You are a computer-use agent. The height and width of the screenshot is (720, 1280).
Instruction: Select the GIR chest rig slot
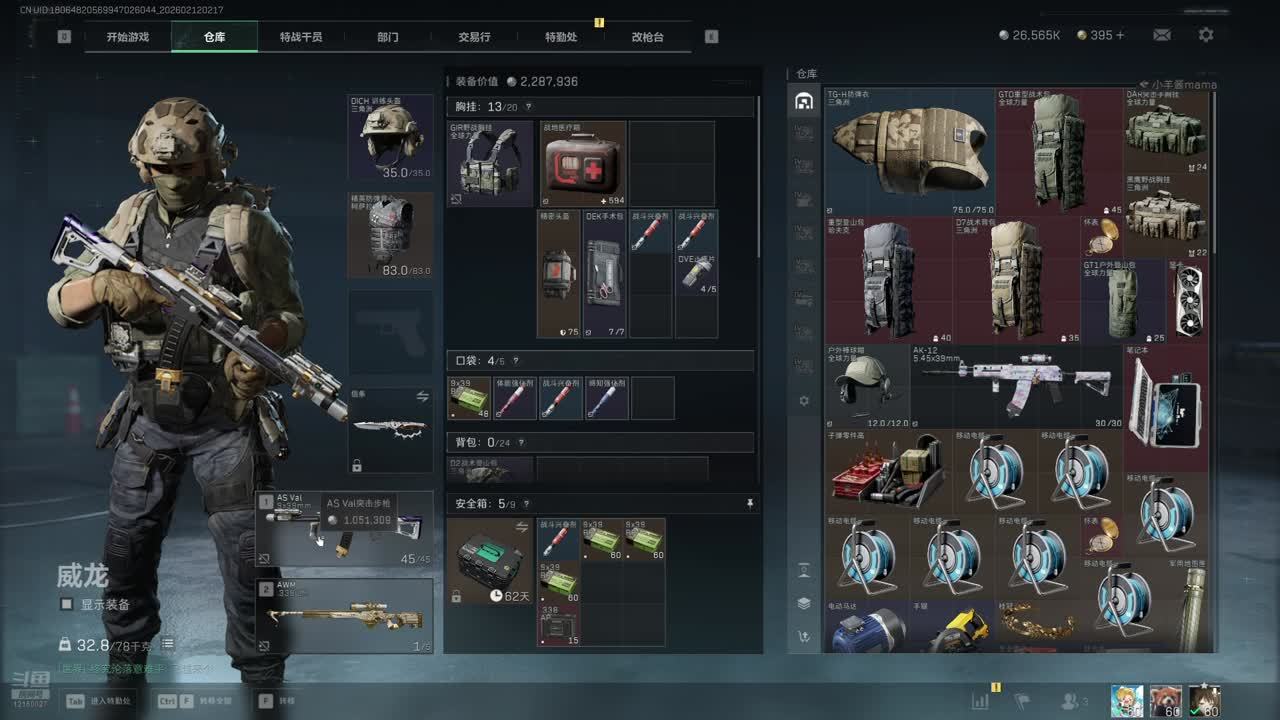(490, 163)
